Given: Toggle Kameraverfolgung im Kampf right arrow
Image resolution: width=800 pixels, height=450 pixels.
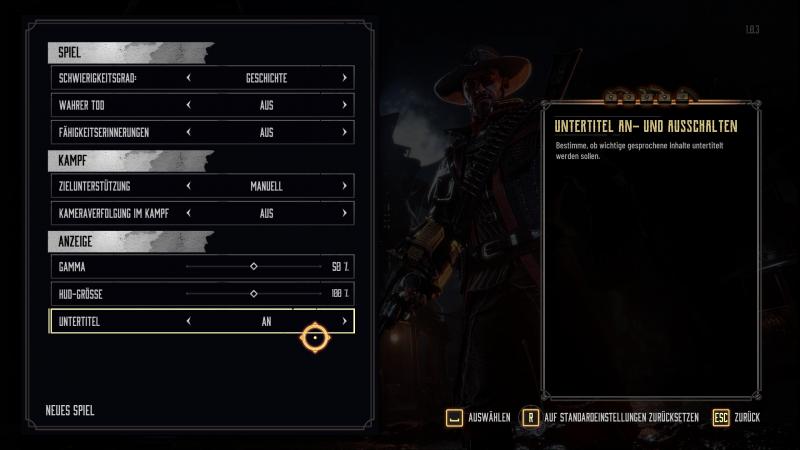Looking at the screenshot, I should tap(344, 213).
